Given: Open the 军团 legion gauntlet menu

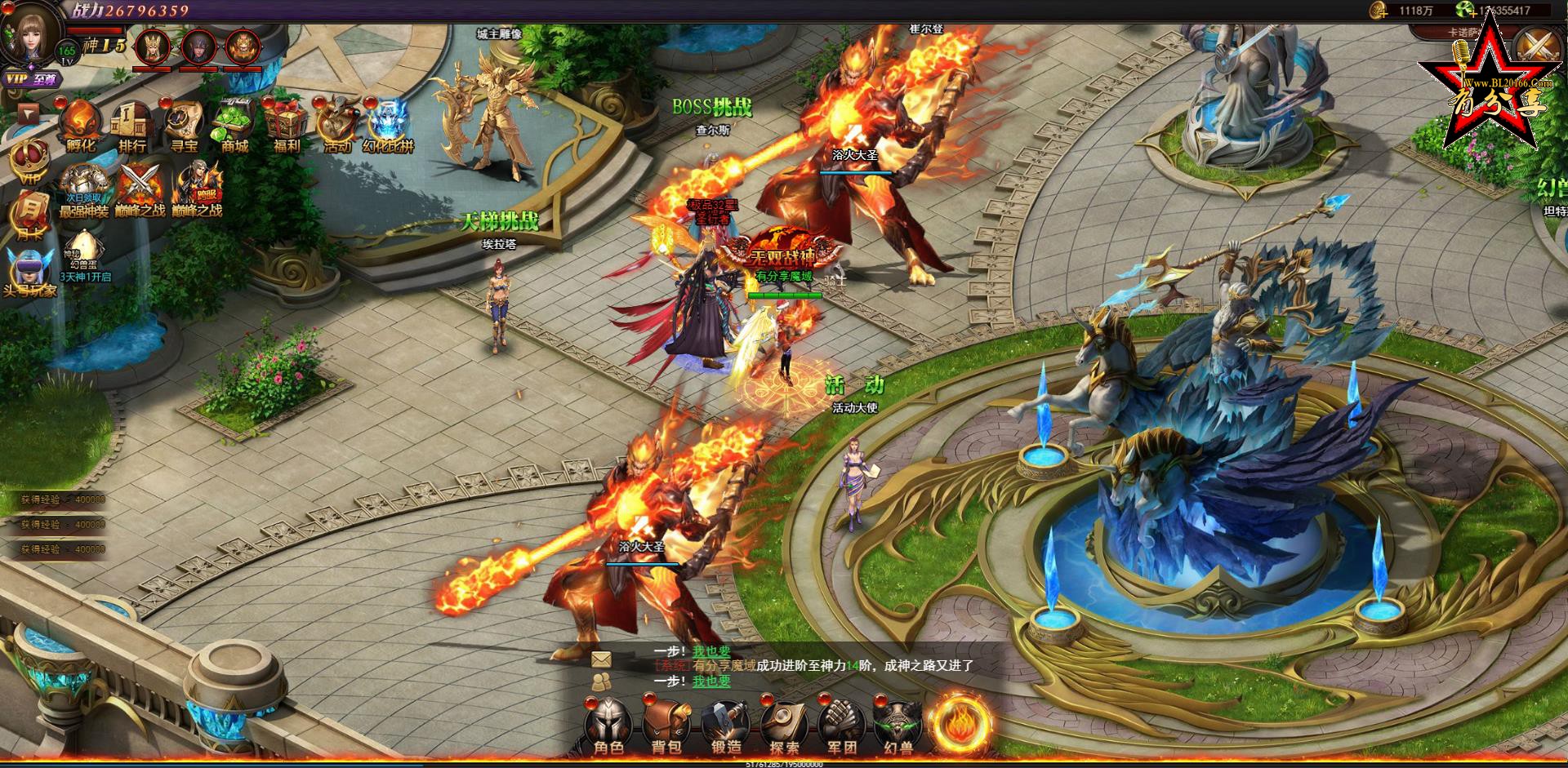Looking at the screenshot, I should point(841,724).
